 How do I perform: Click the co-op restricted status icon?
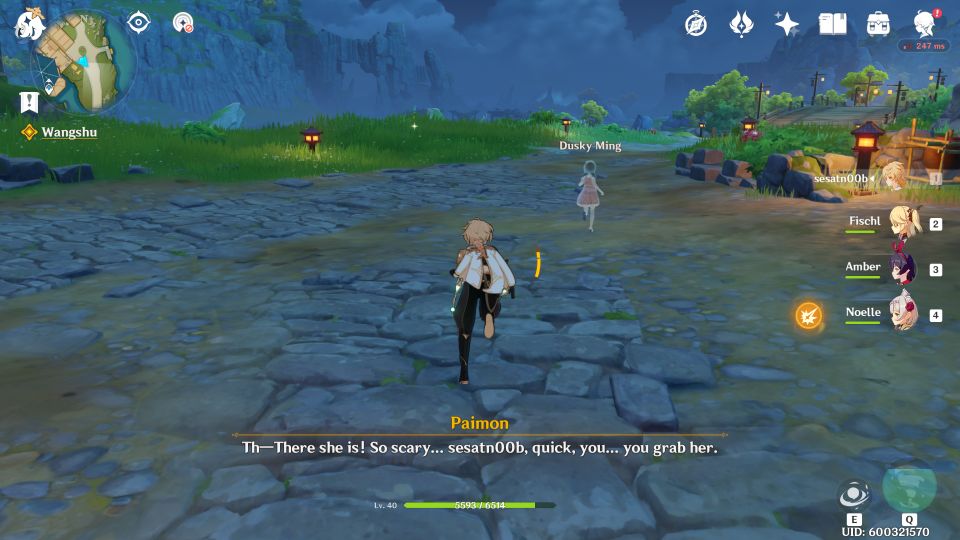pos(183,22)
